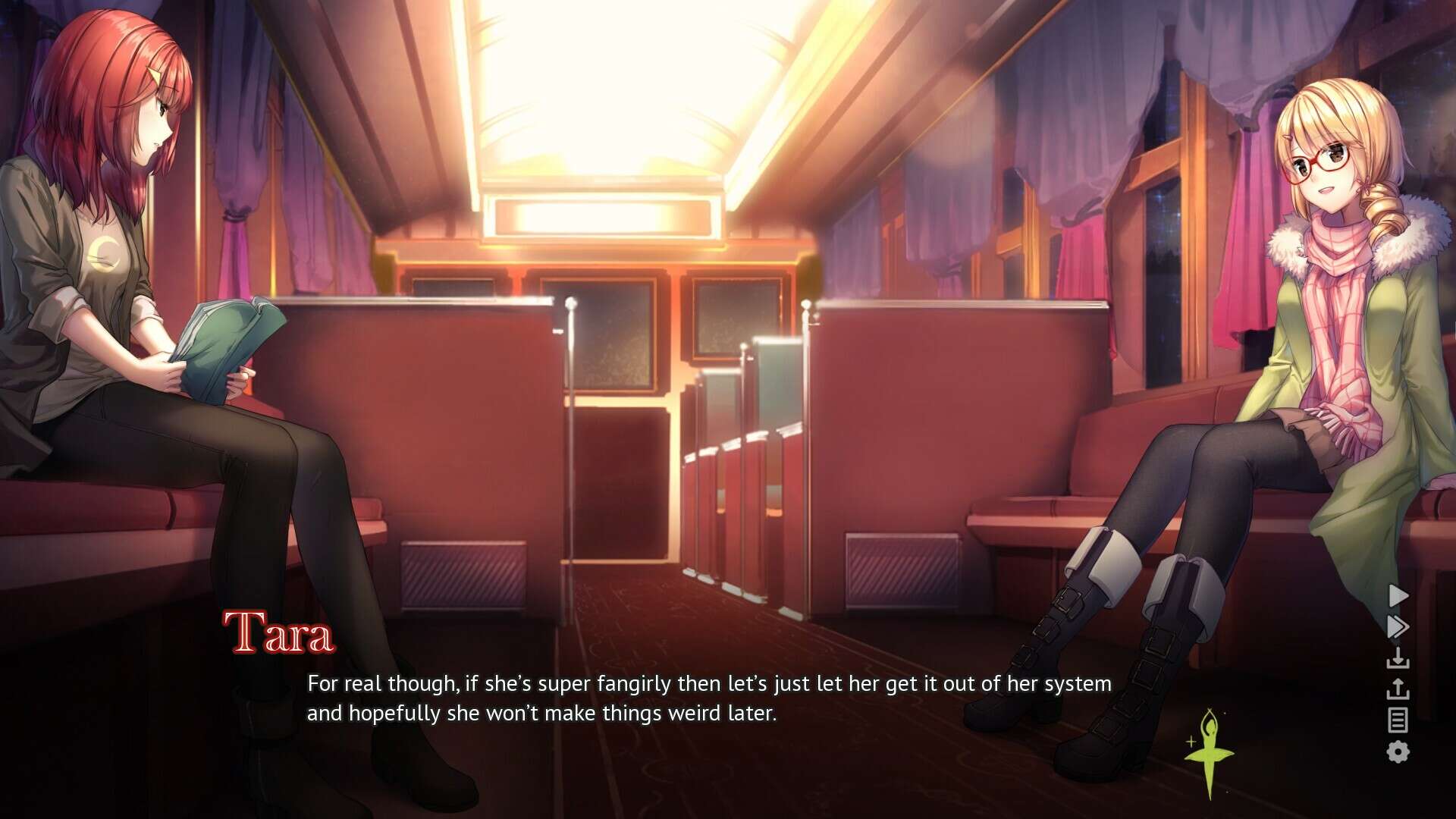Start auto-play with the single triangle icon
1456x819 pixels.
tap(1398, 596)
